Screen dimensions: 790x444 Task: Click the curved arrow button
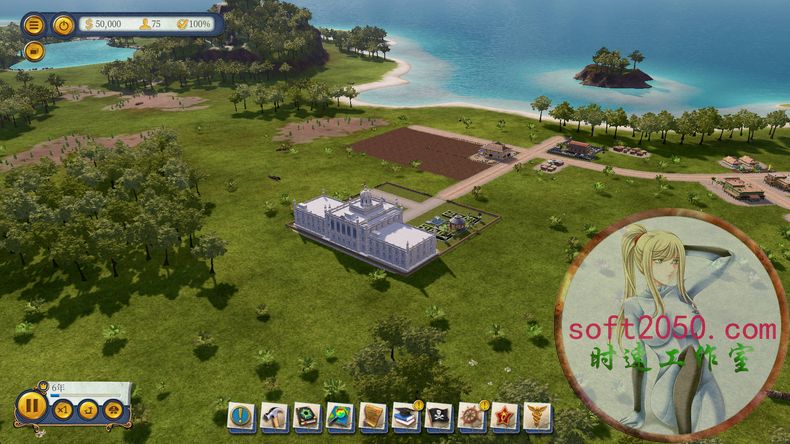88,409
